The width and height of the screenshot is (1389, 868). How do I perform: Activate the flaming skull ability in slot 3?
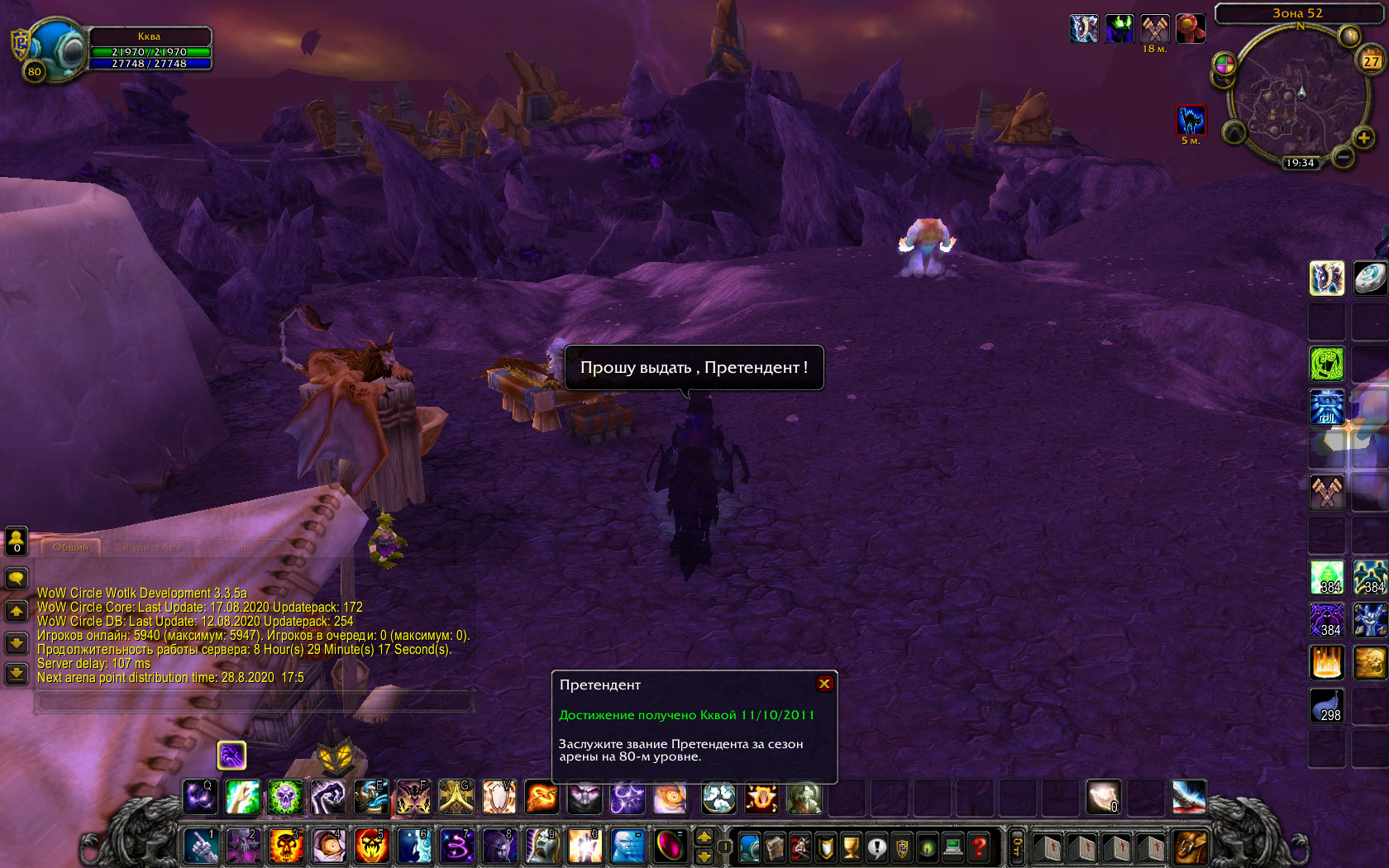coord(285,847)
